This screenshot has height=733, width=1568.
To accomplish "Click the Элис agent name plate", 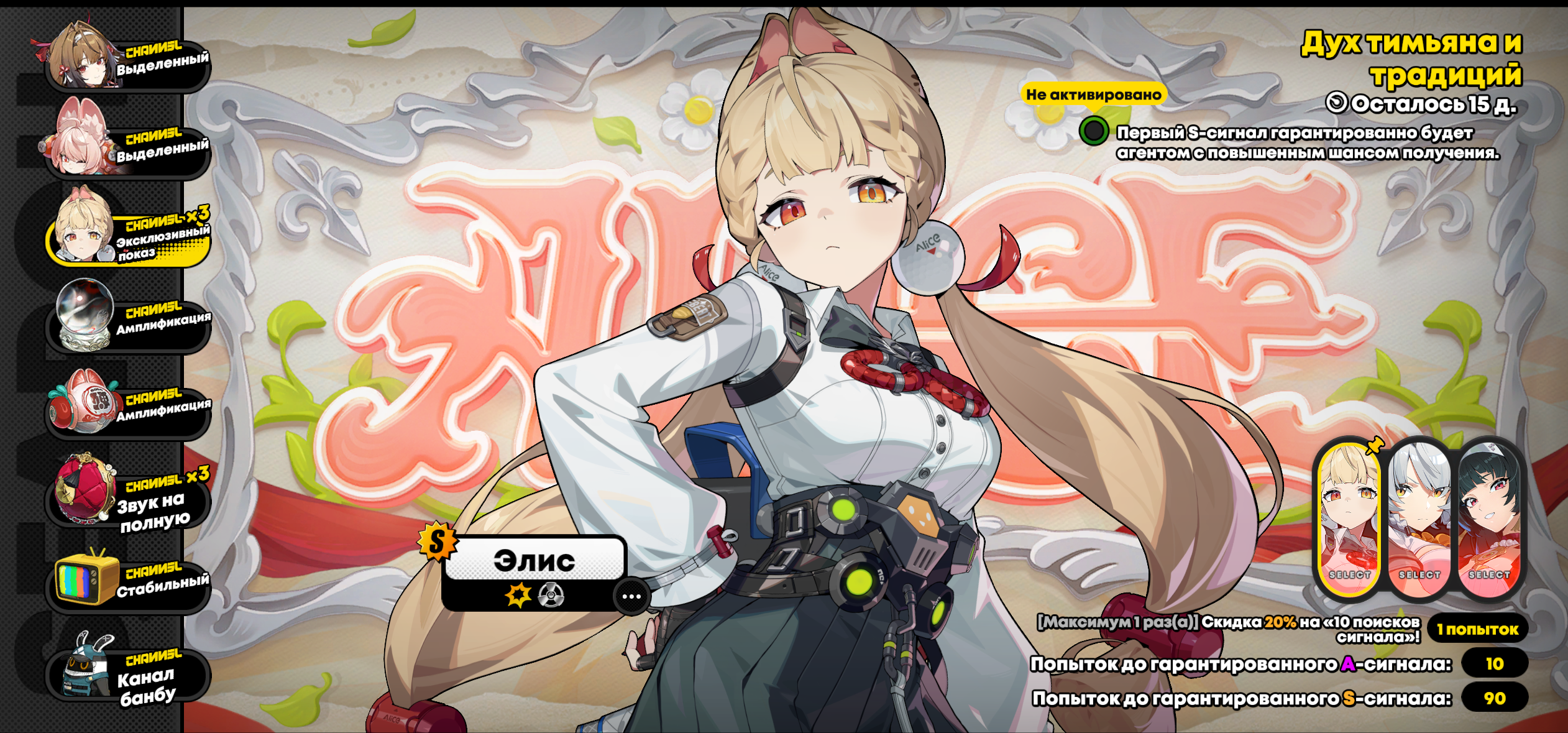I will (x=534, y=560).
